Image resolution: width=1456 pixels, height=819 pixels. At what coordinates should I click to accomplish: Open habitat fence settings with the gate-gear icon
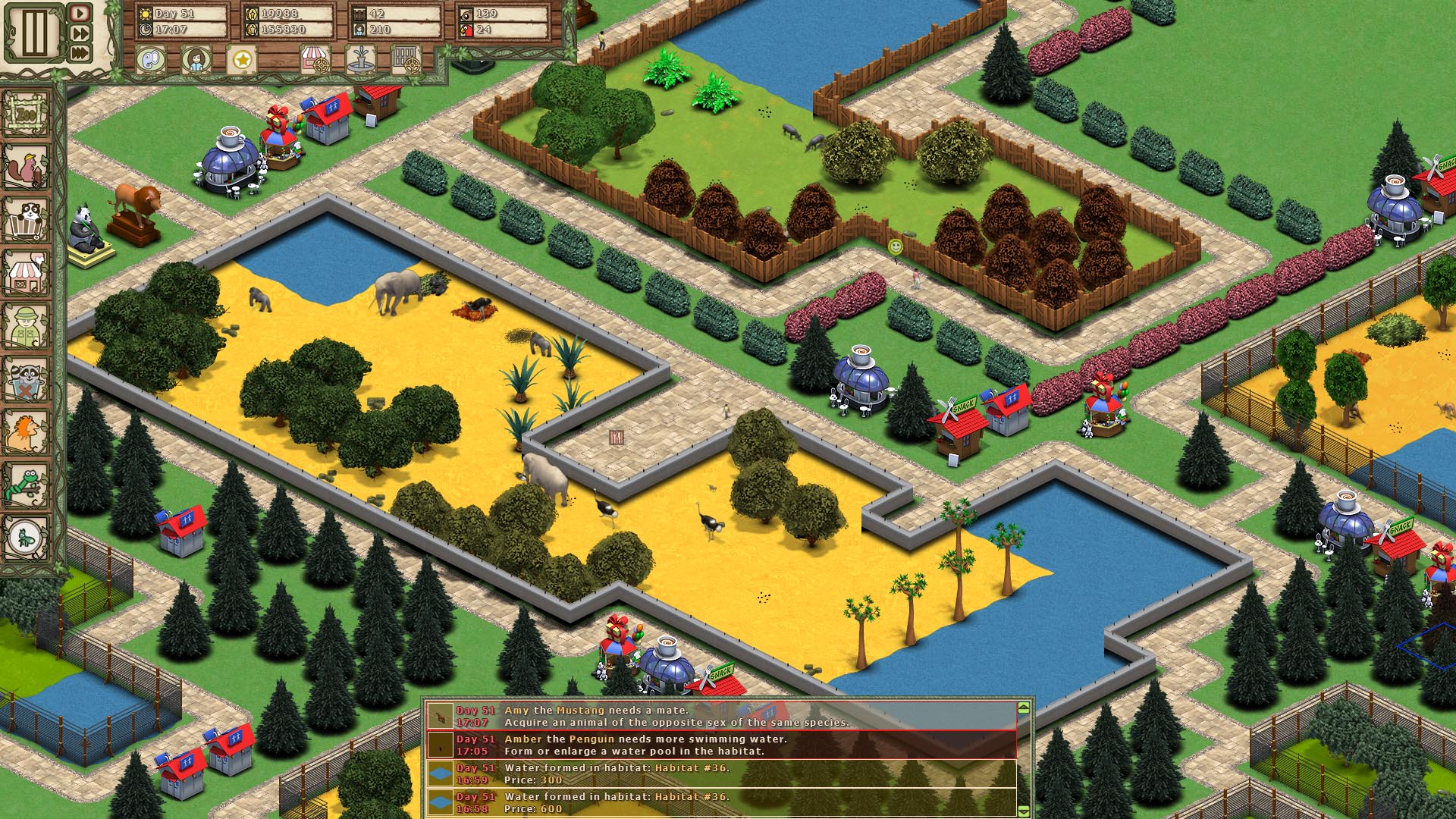pos(407,58)
